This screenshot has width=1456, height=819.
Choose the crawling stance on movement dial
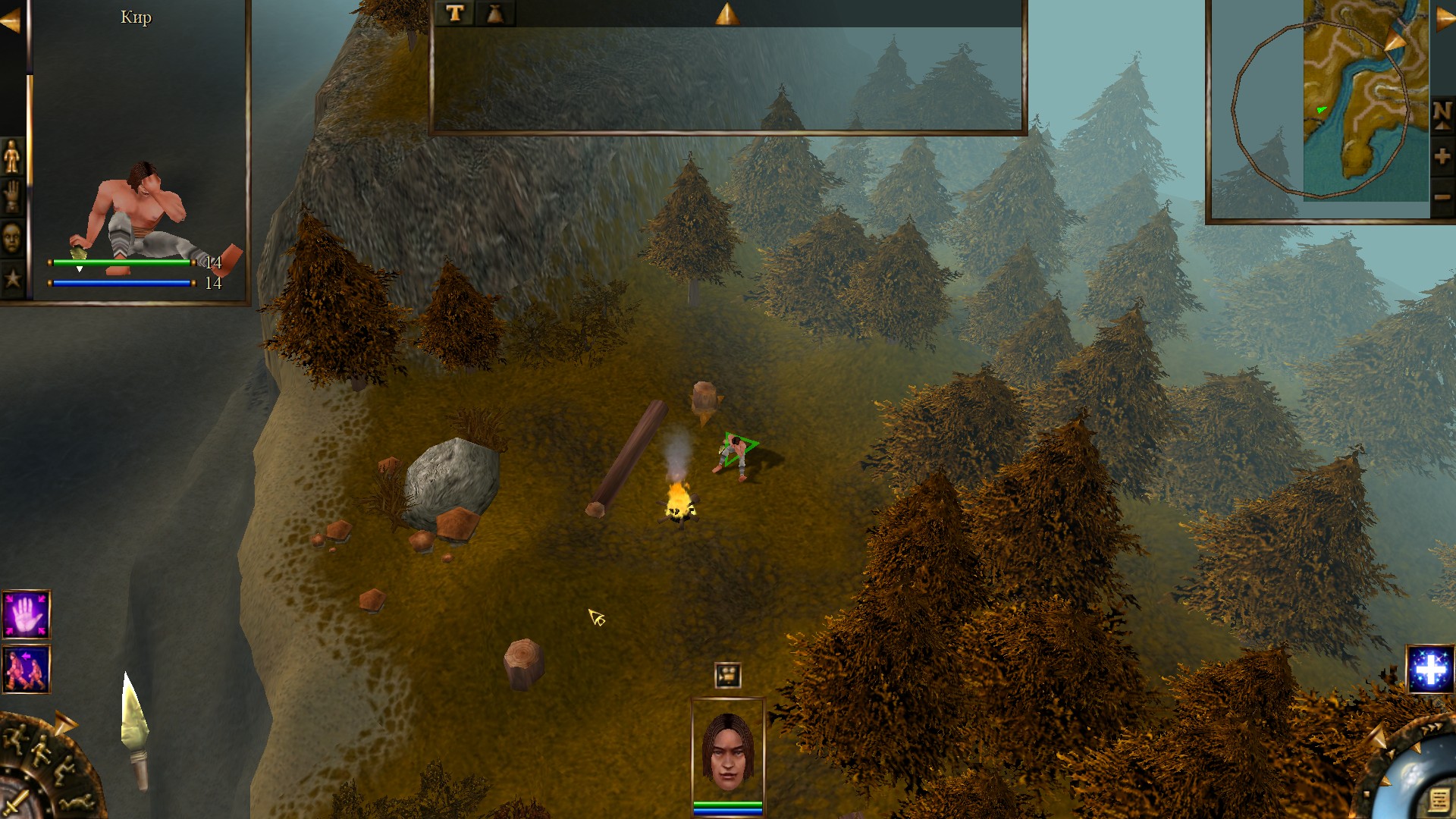76,803
